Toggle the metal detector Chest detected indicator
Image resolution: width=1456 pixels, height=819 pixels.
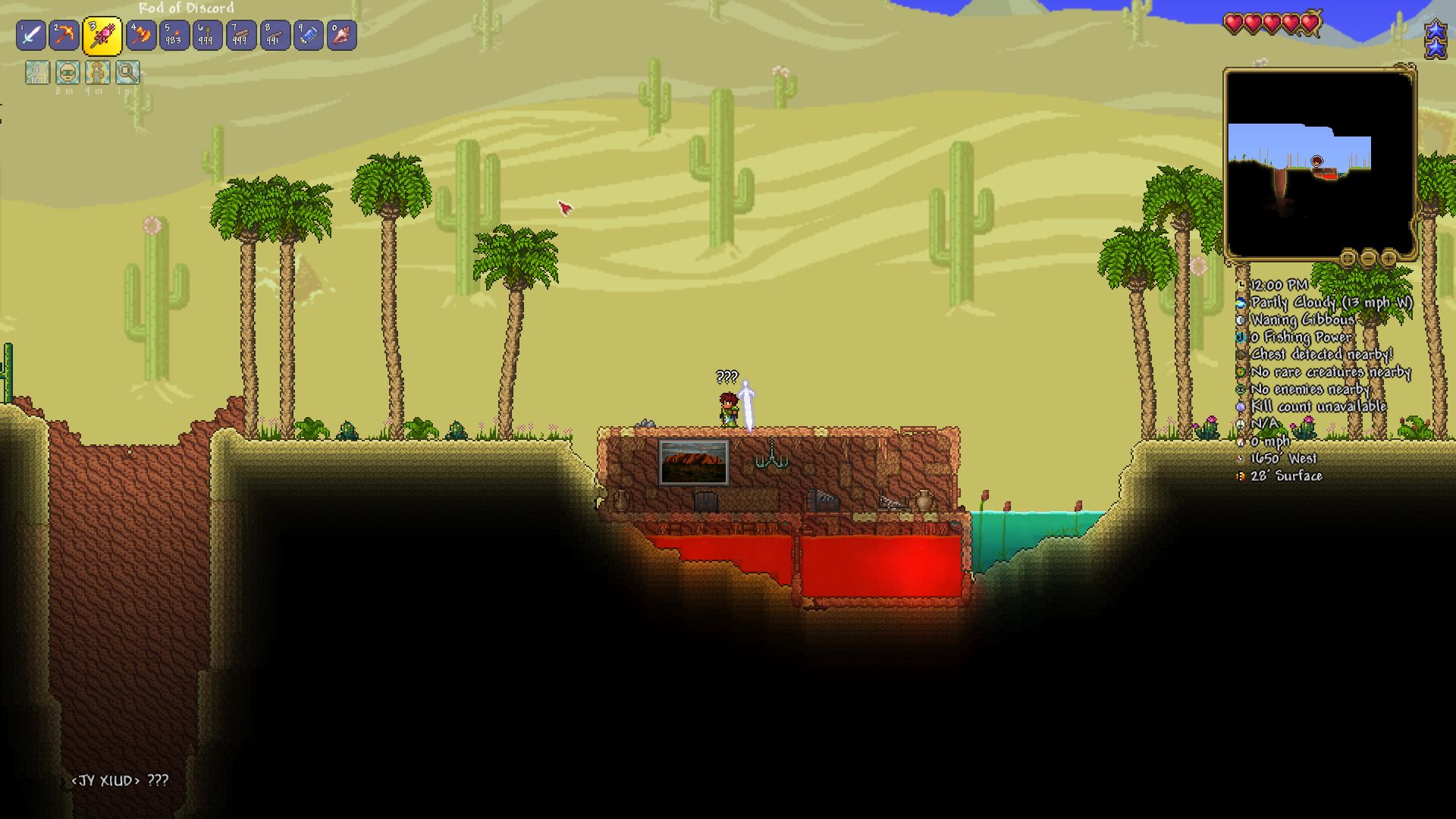pos(1241,353)
